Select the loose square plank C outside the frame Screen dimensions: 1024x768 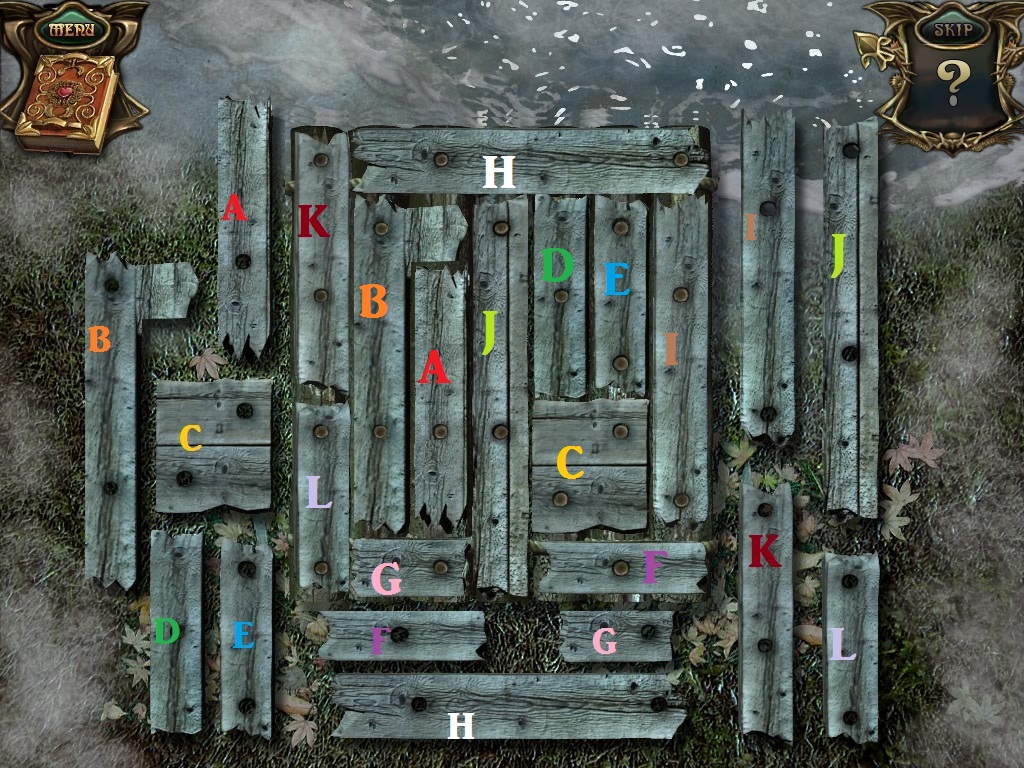[213, 444]
